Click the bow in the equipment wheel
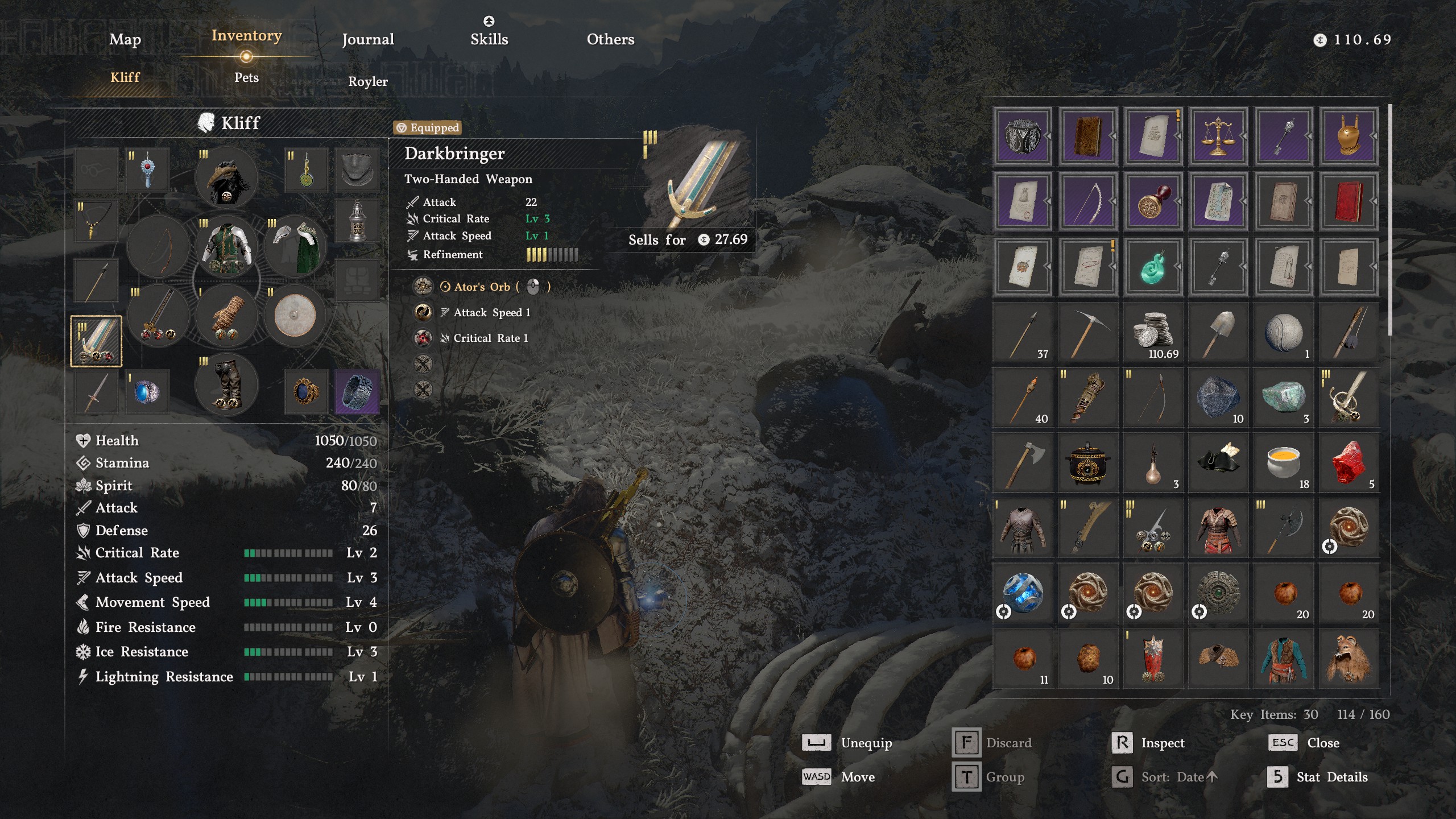1456x819 pixels. 160,246
